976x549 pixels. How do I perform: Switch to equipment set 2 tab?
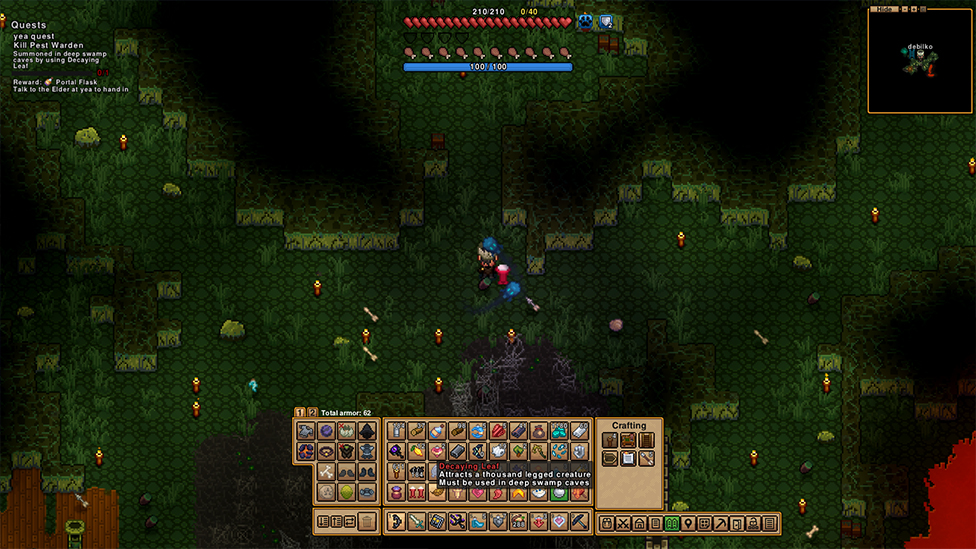point(311,412)
